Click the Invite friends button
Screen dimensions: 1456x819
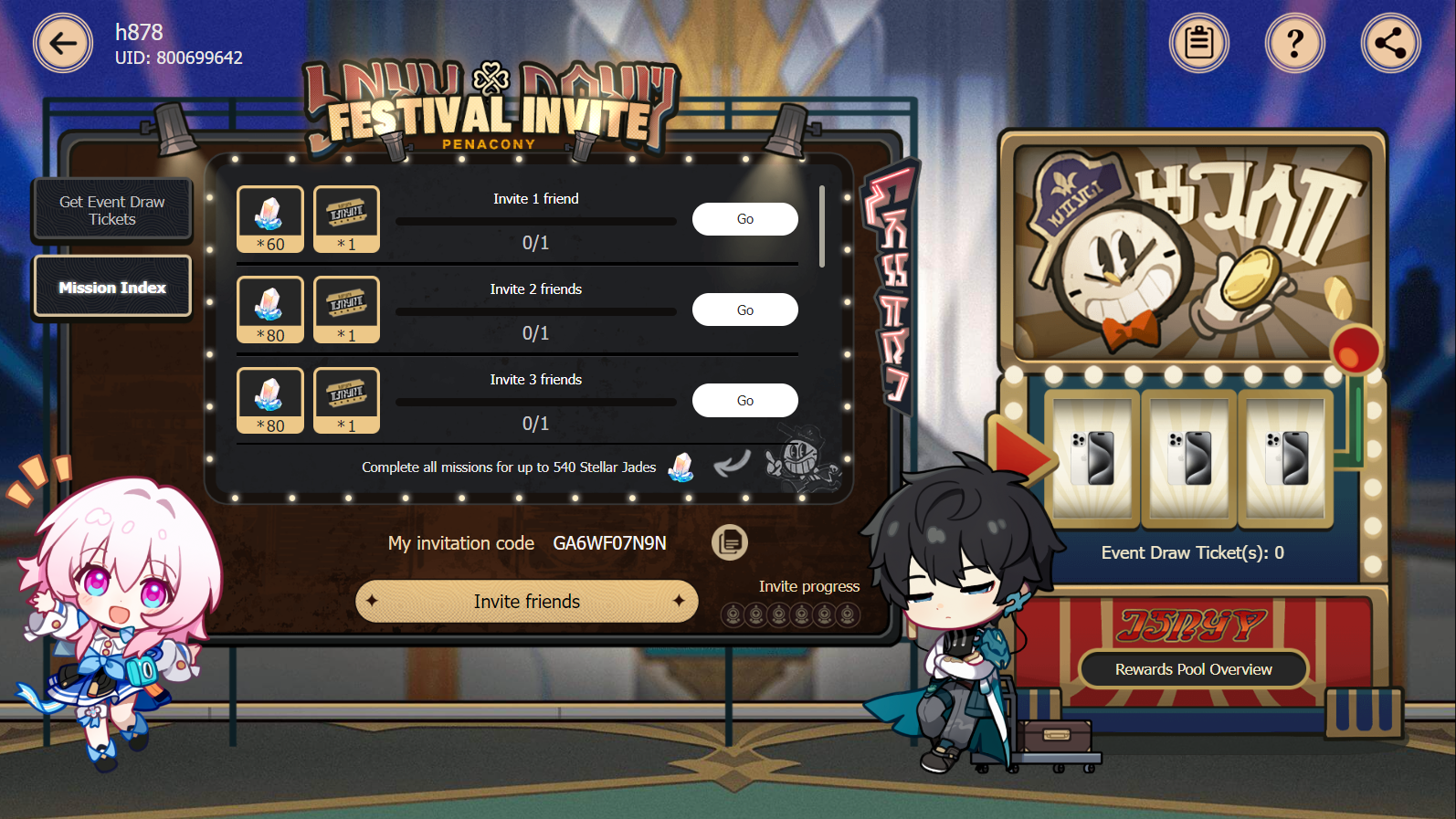(526, 601)
